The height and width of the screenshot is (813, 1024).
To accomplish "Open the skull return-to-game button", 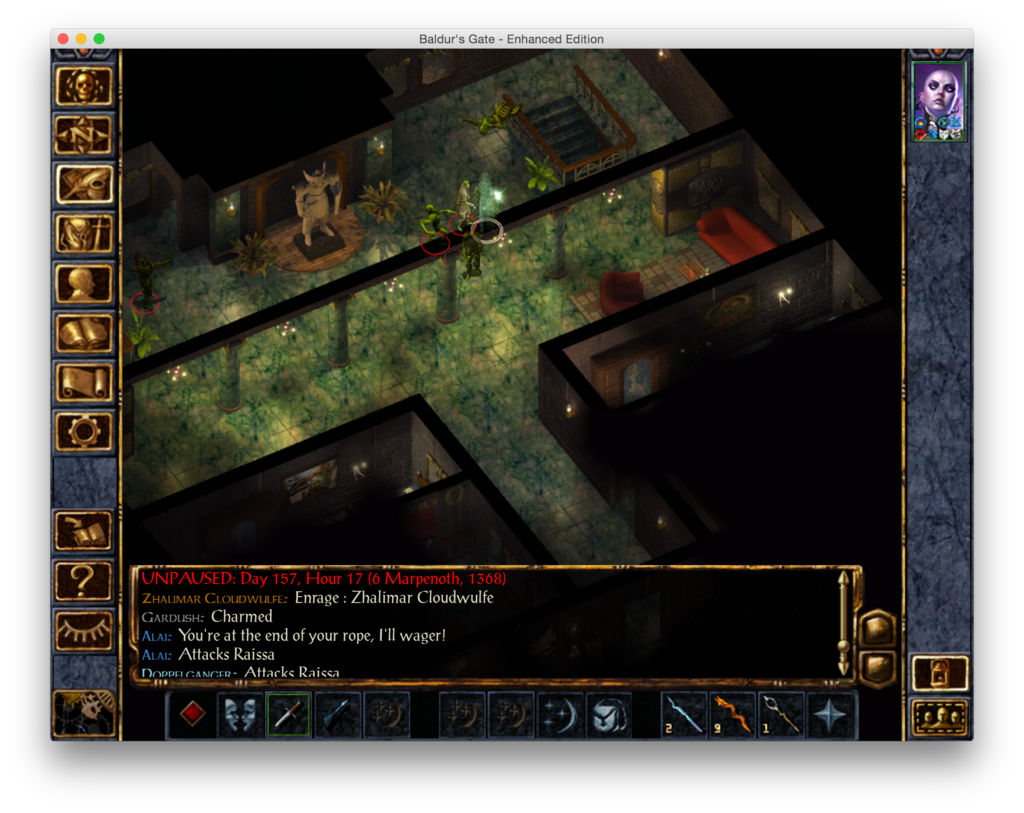I will click(84, 86).
